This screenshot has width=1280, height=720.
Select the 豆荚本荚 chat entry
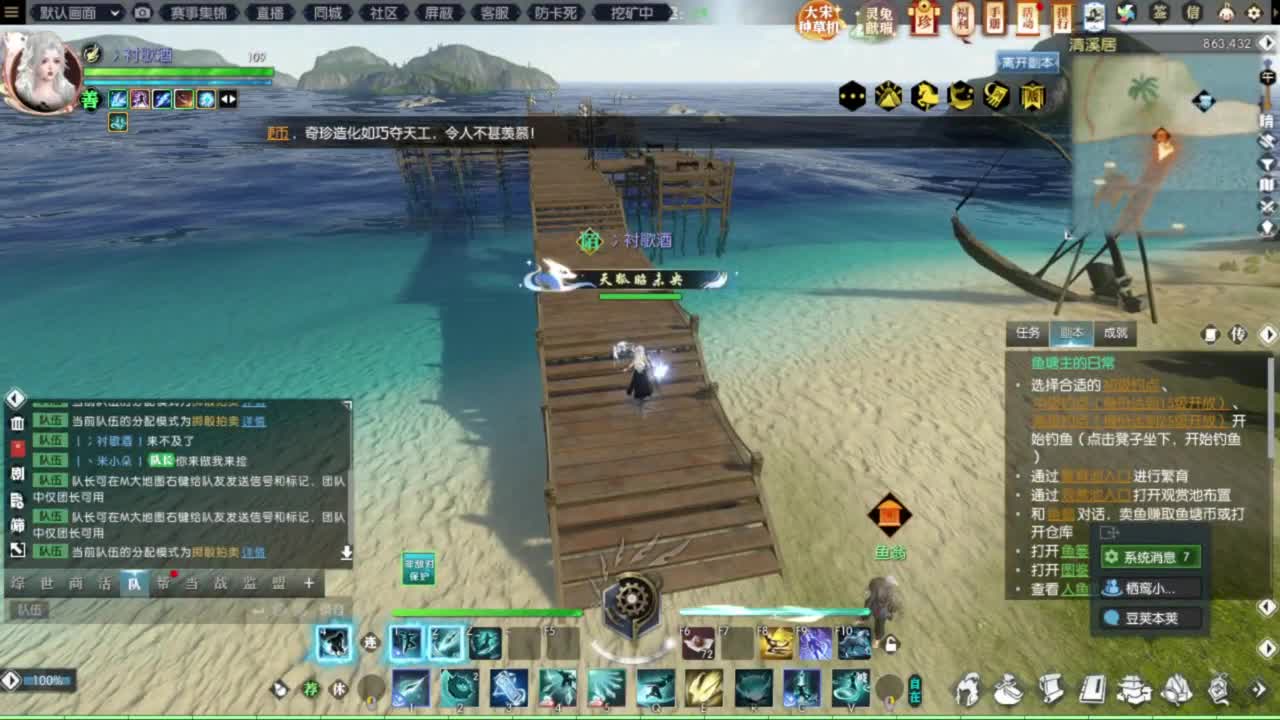[x=1150, y=618]
